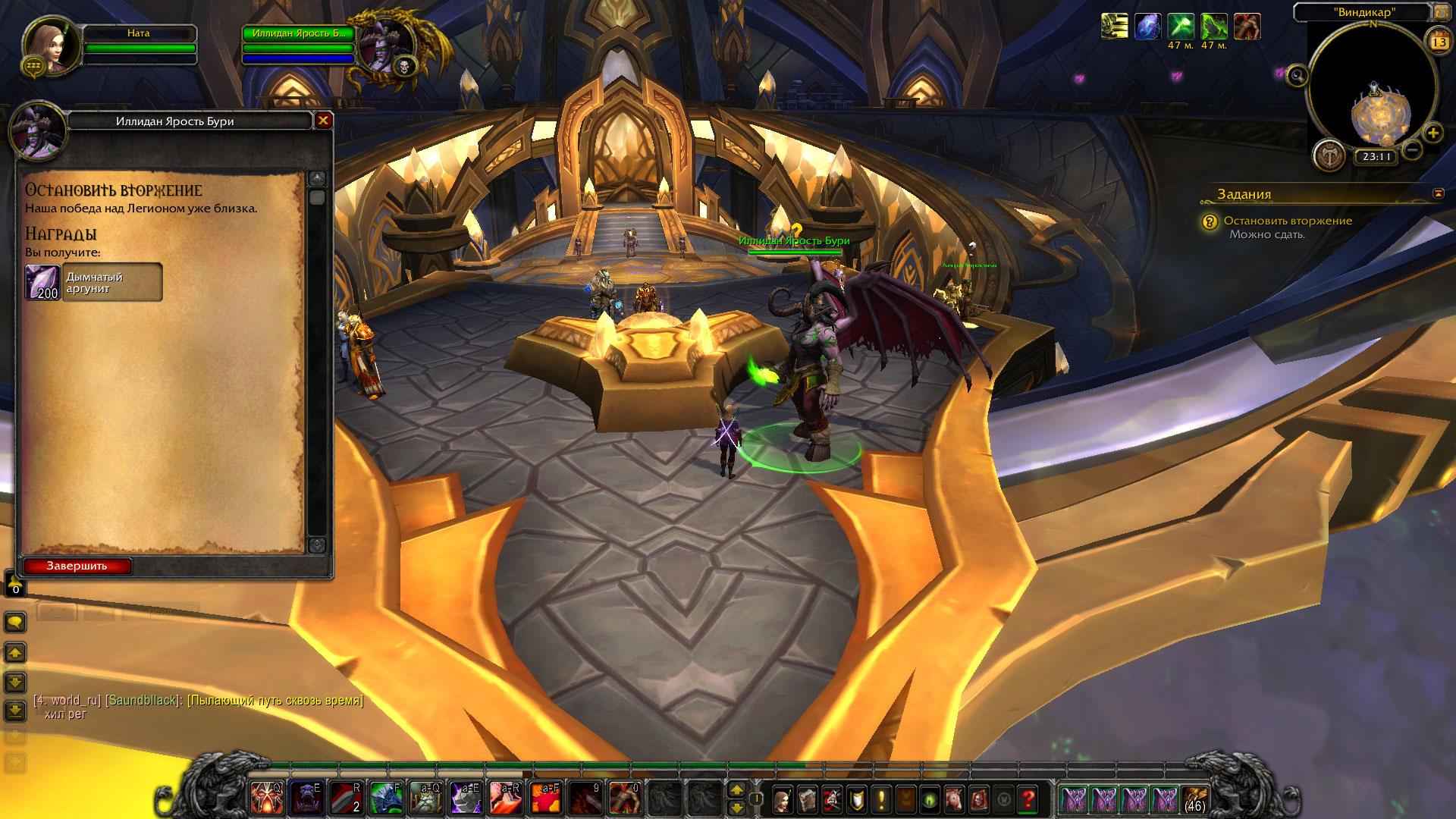Close the Illidan quest dialog window
This screenshot has width=1456, height=819.
click(x=323, y=121)
